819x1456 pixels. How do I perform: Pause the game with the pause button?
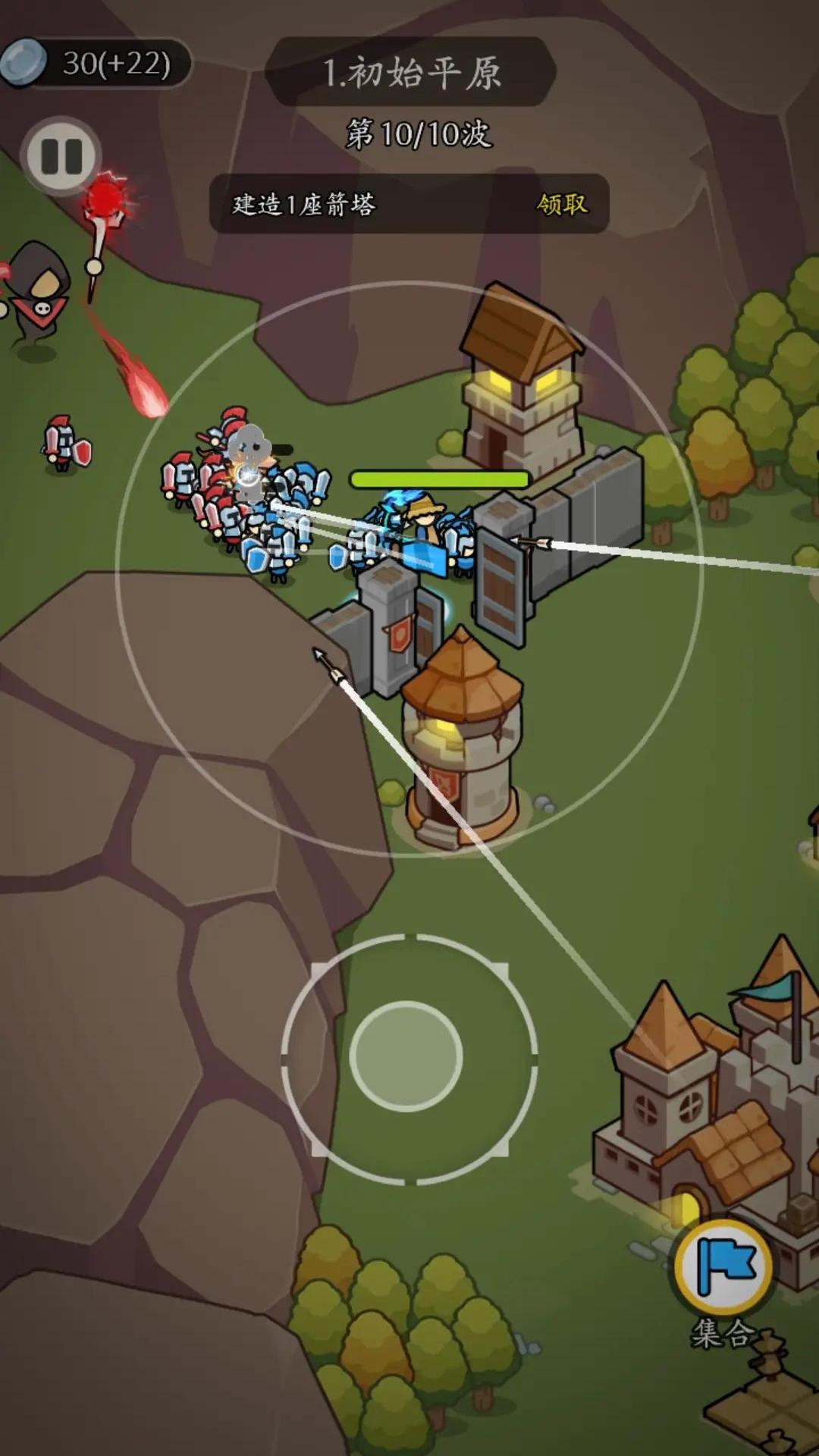pyautogui.click(x=61, y=156)
